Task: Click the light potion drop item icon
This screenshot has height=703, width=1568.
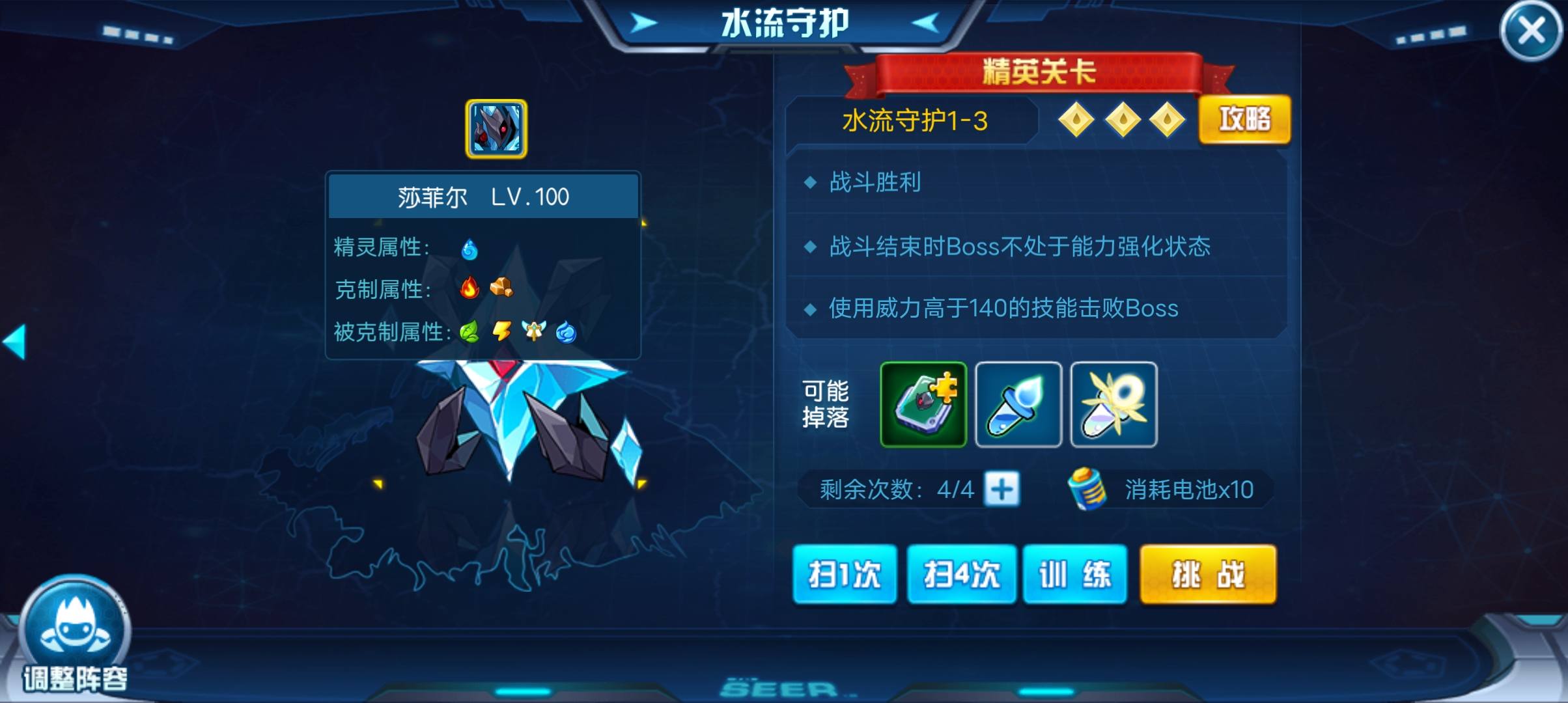Action: point(1113,405)
